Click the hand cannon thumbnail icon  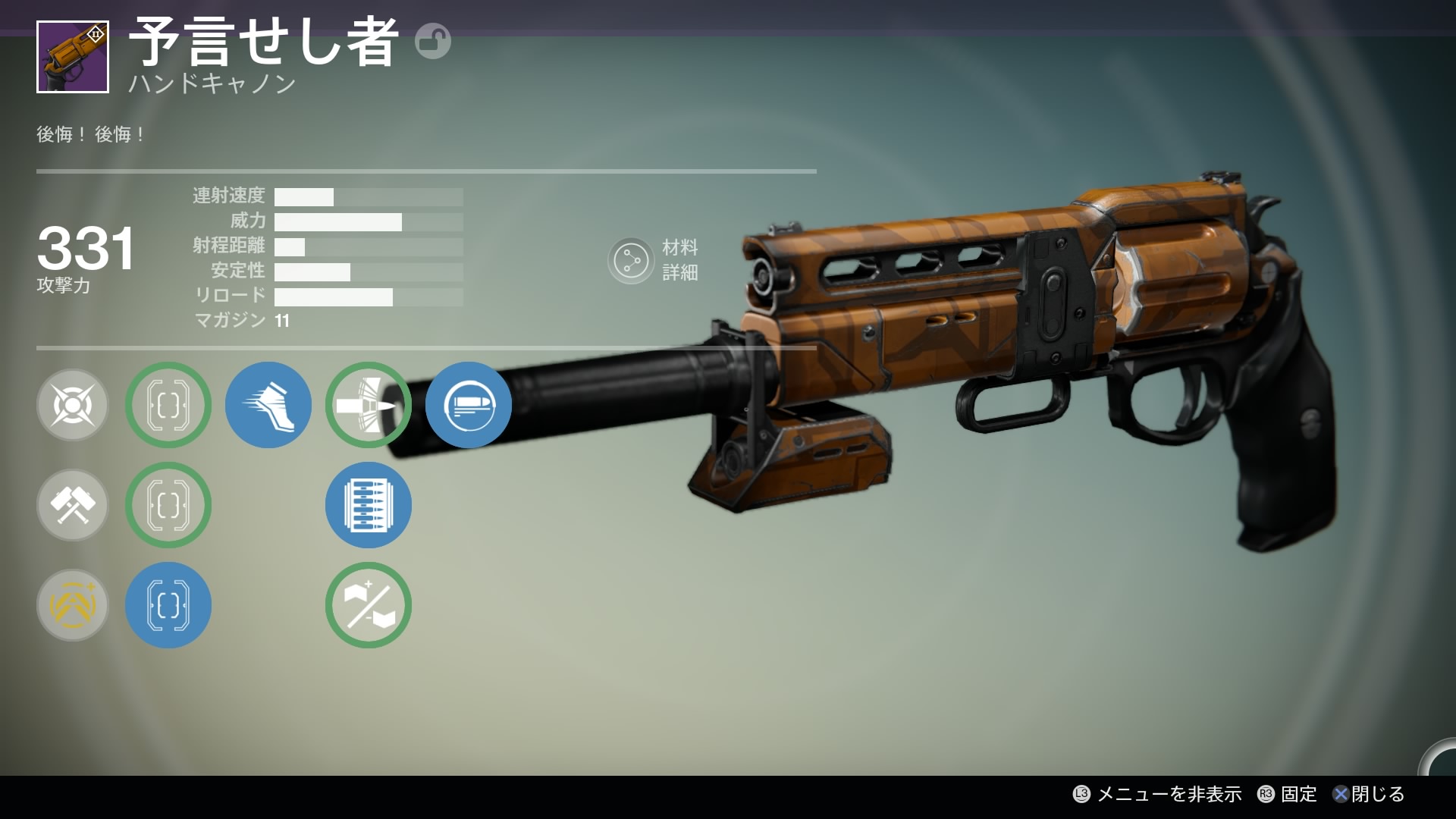73,58
